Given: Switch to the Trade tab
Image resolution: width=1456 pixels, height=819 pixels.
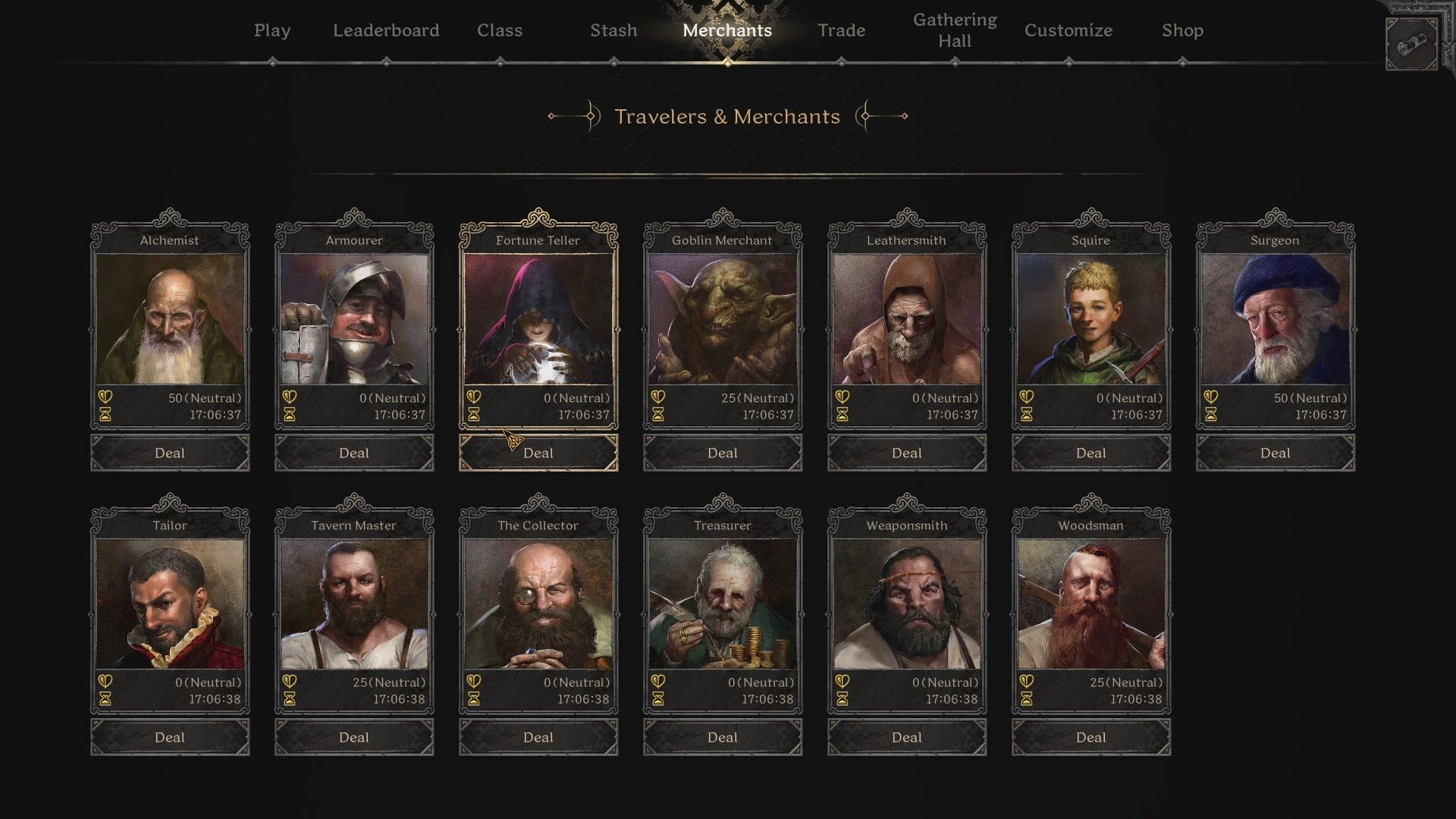Looking at the screenshot, I should point(841,30).
